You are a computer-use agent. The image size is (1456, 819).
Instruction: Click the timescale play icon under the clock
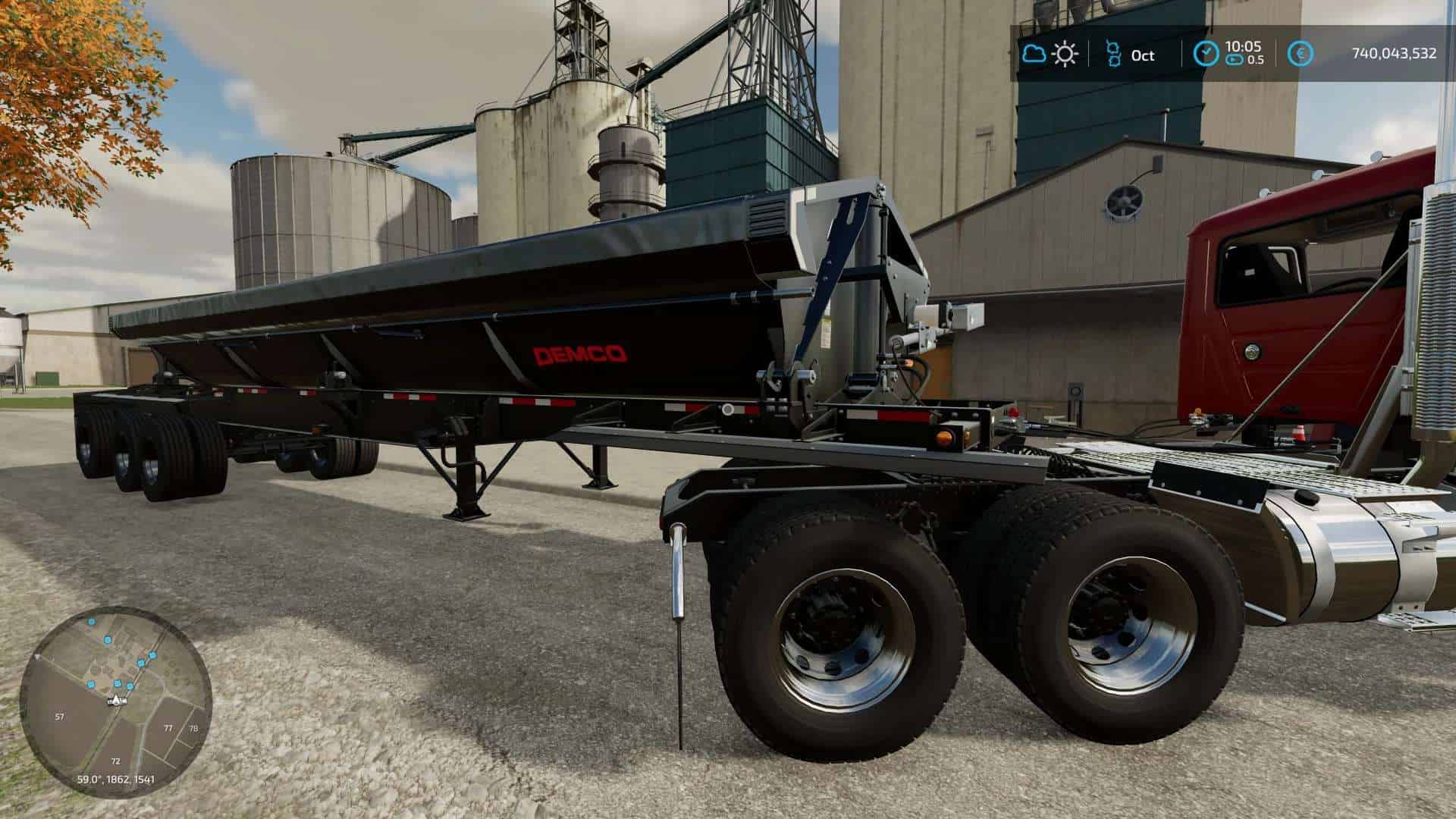[x=1235, y=60]
